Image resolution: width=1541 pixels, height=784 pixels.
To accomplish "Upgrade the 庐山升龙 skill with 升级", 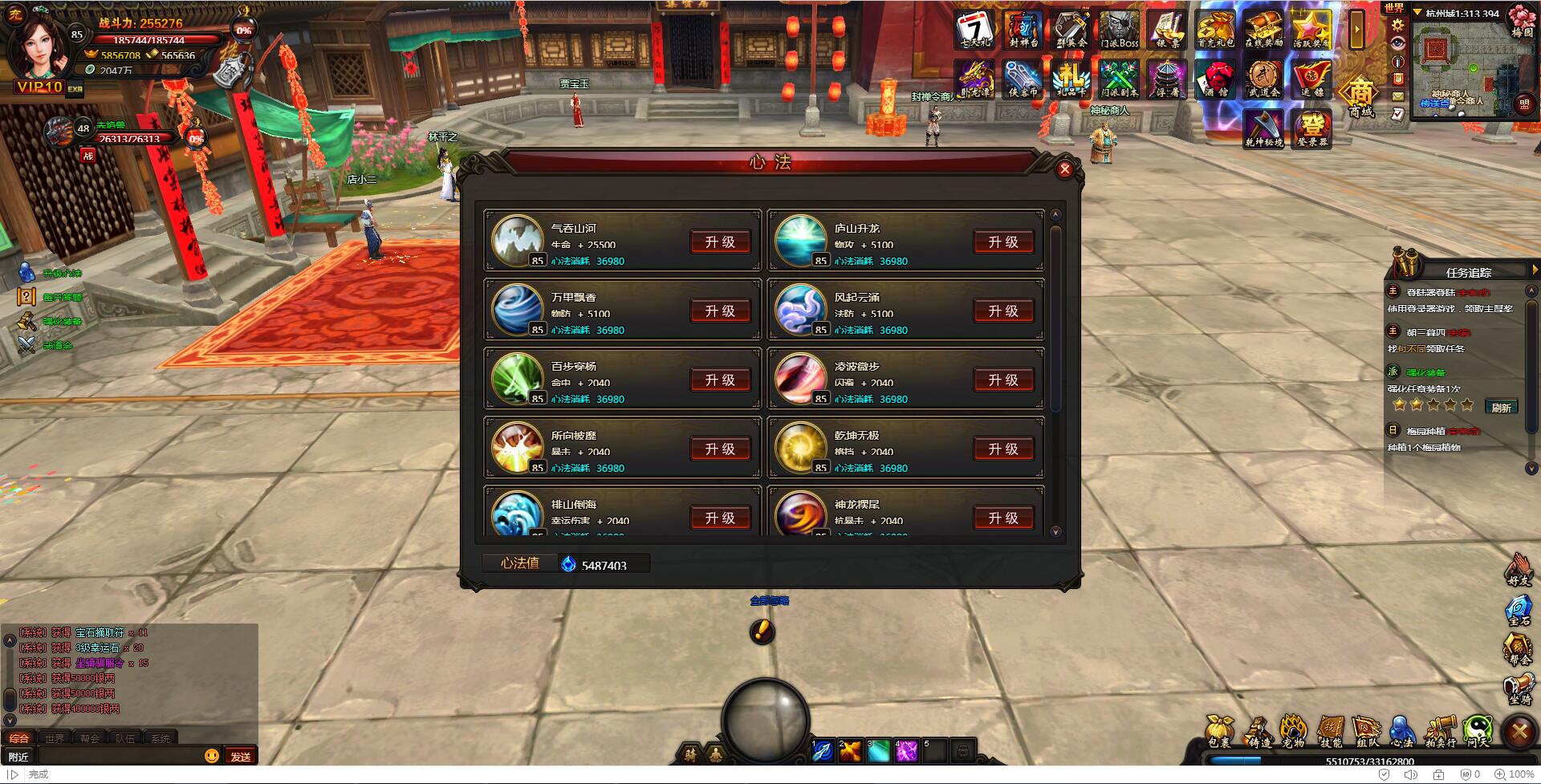I will click(1002, 242).
